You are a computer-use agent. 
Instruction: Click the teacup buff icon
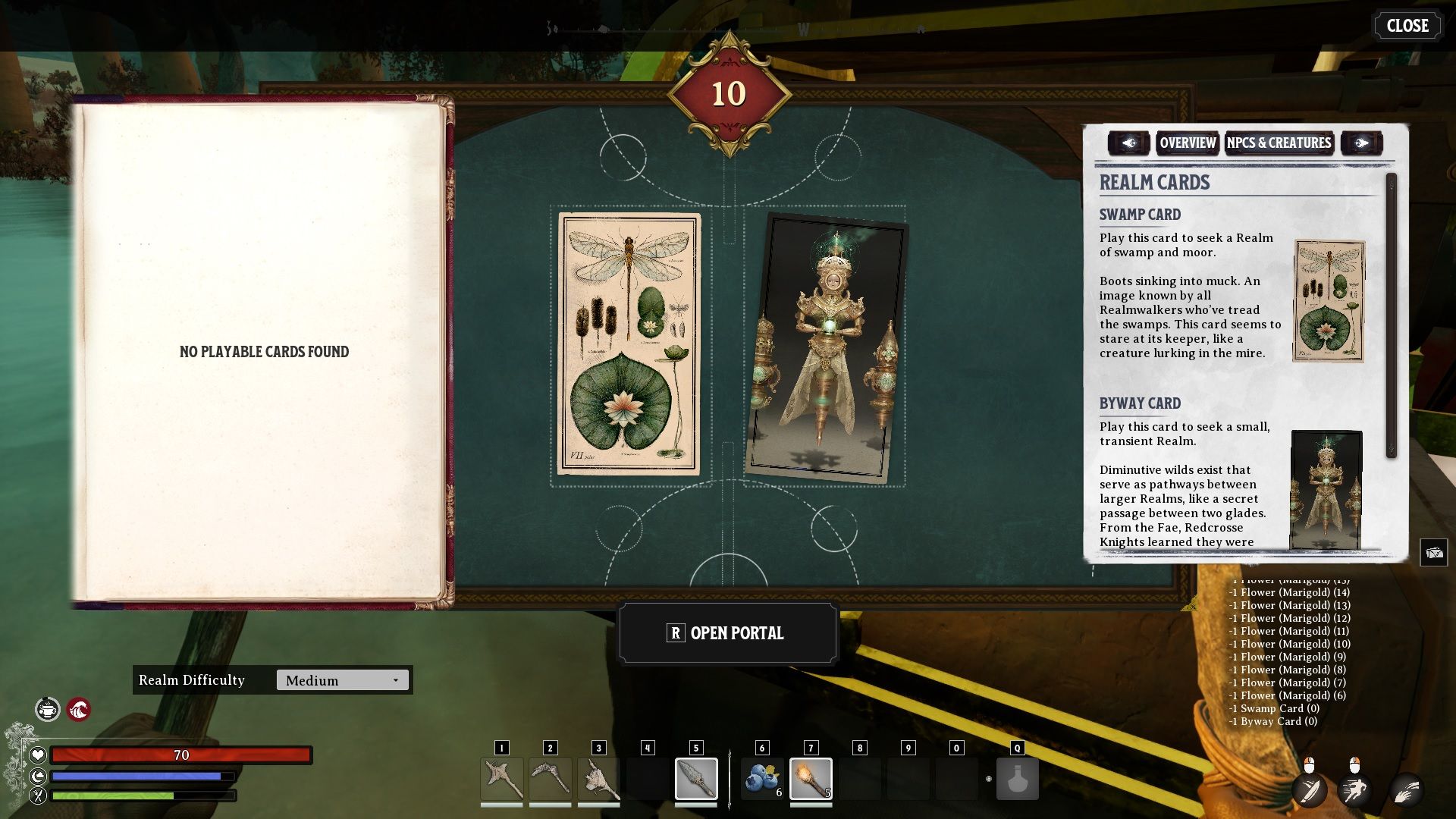(x=48, y=708)
